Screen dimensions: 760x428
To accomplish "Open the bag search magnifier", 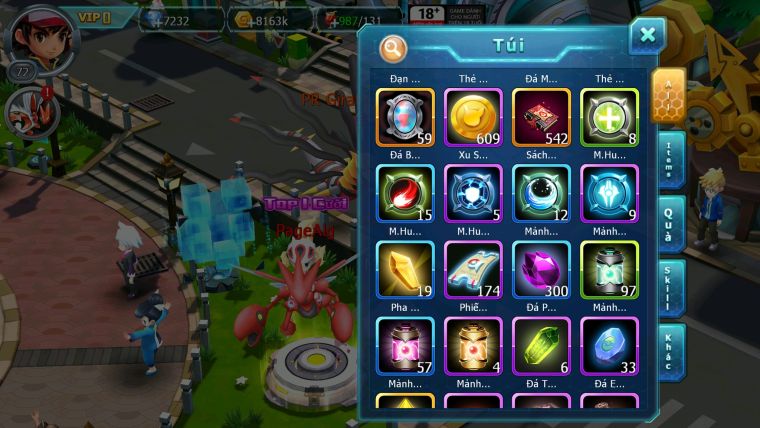I will [394, 48].
